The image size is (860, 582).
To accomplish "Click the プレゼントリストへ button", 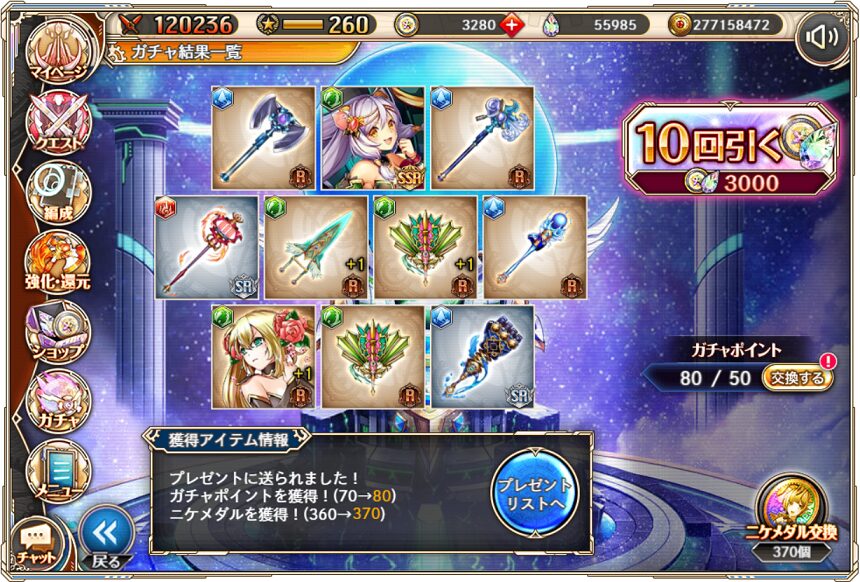I will tap(535, 491).
